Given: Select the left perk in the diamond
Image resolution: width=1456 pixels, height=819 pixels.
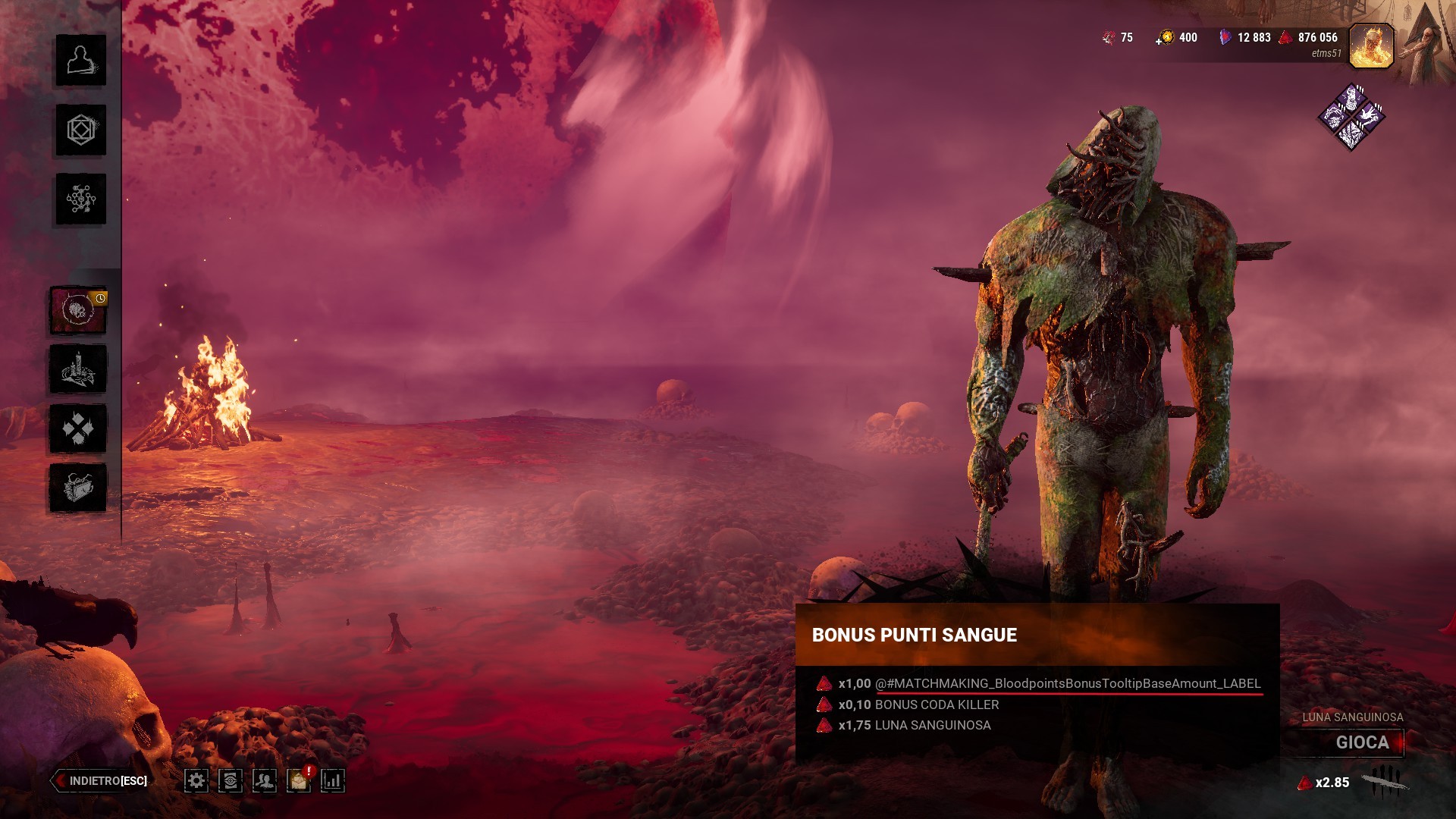Looking at the screenshot, I should click(x=1333, y=116).
